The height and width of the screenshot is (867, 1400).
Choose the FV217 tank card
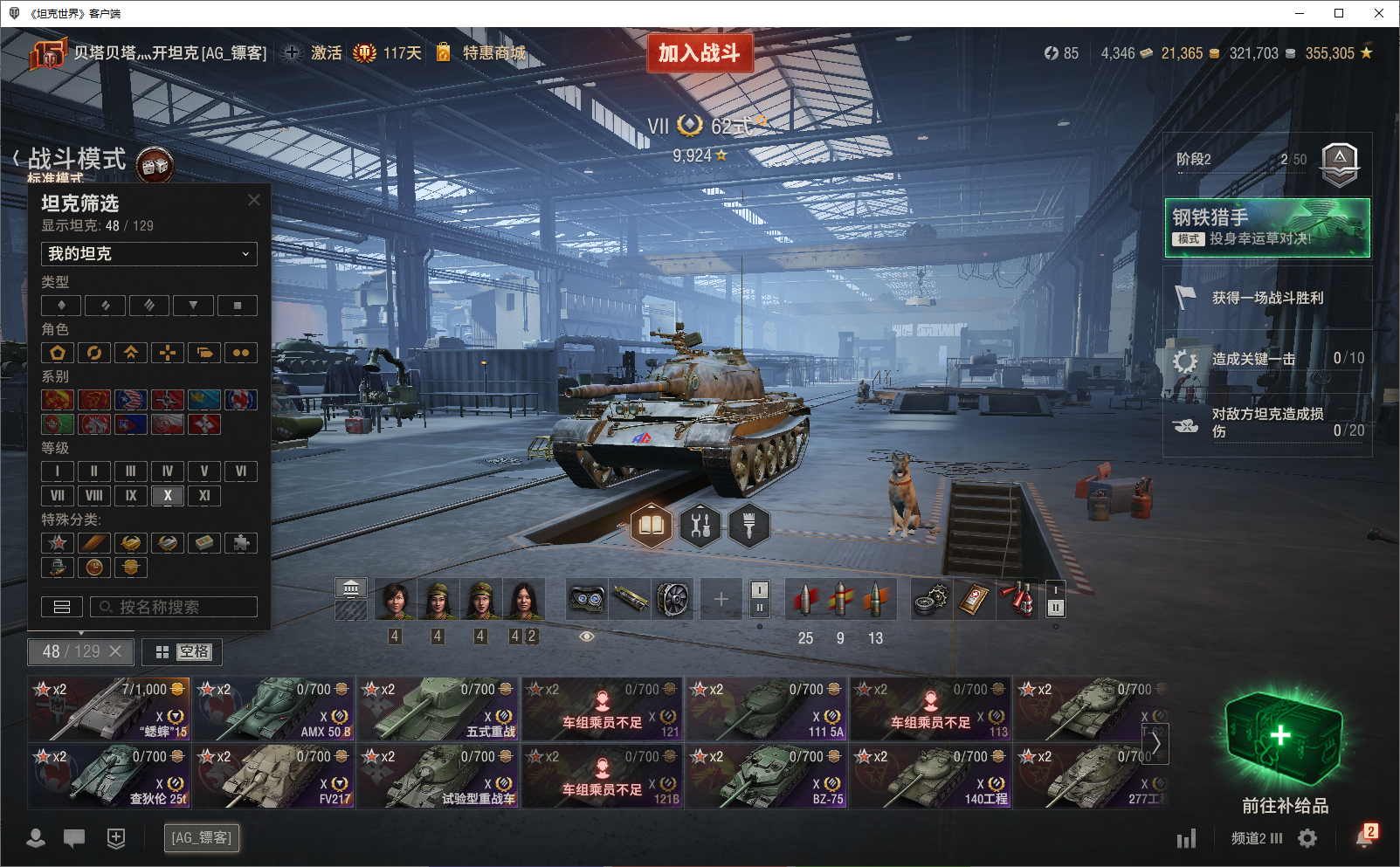(x=274, y=776)
